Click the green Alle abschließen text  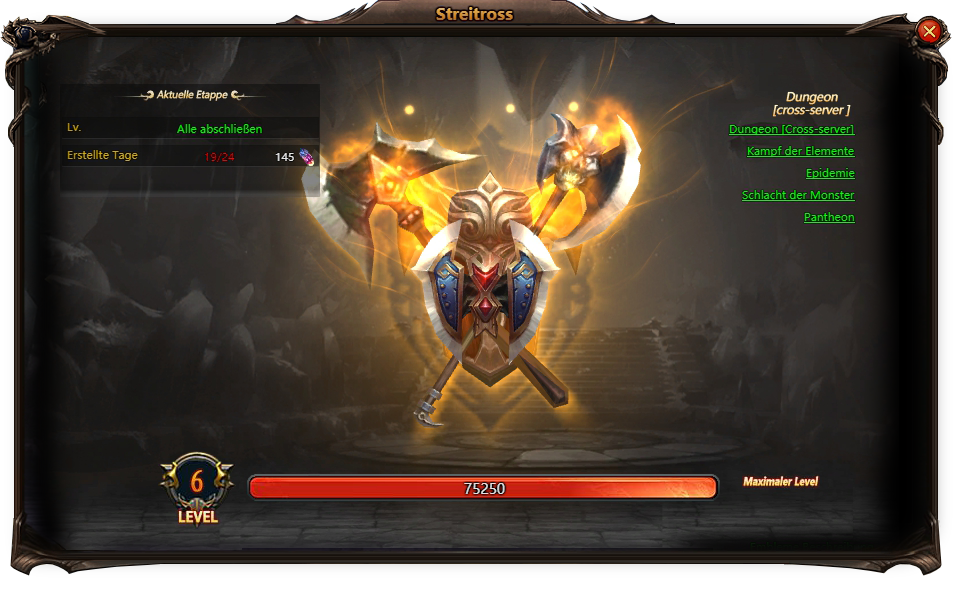click(x=219, y=129)
